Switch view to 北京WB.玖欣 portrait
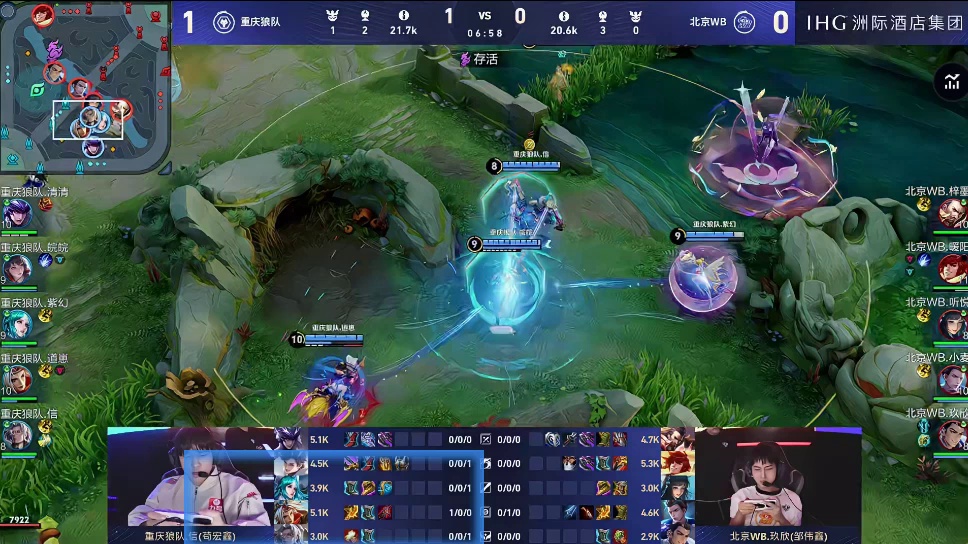 click(x=951, y=434)
